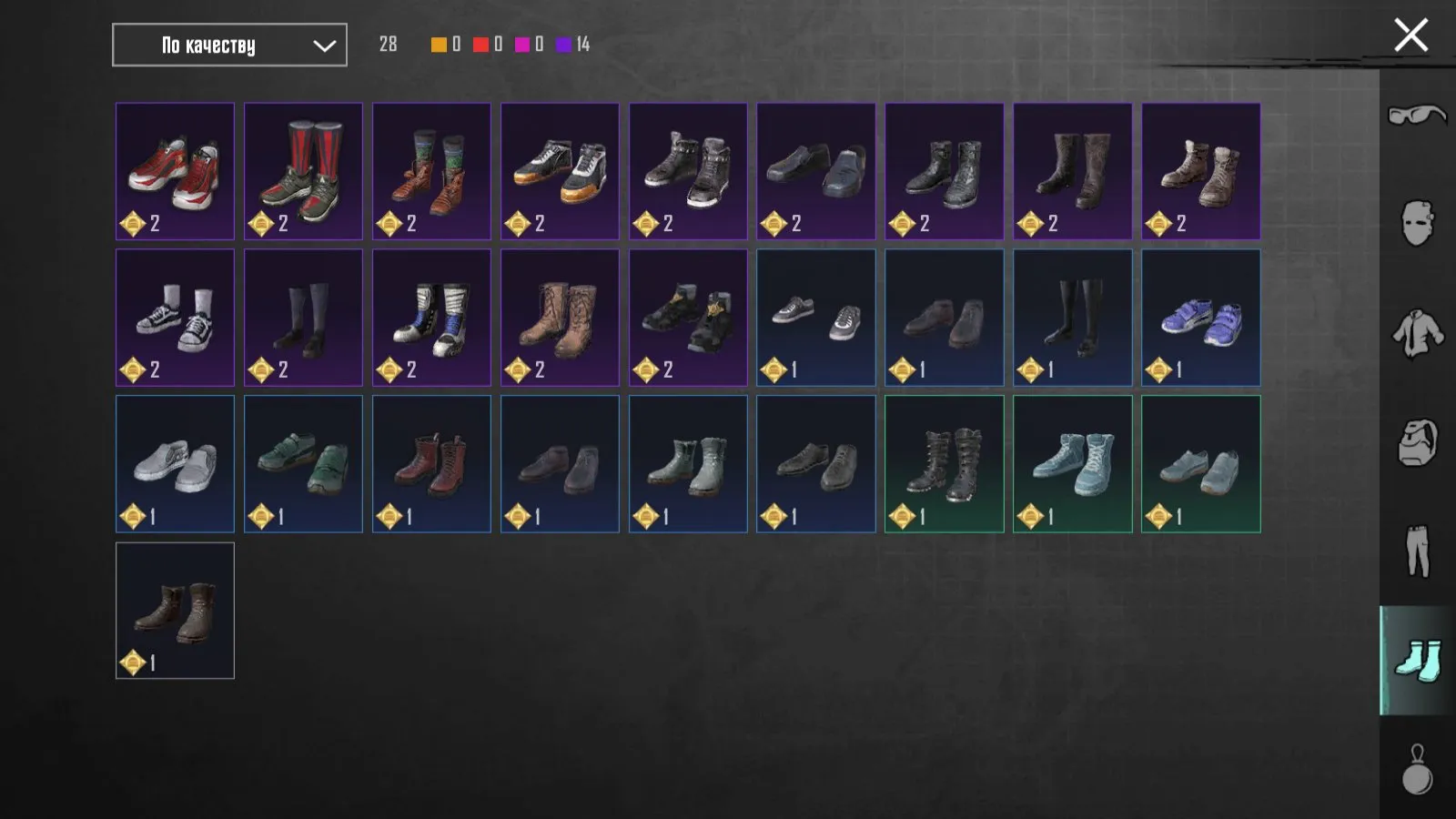Select the red and black striped boots
1456x819 pixels.
point(303,170)
